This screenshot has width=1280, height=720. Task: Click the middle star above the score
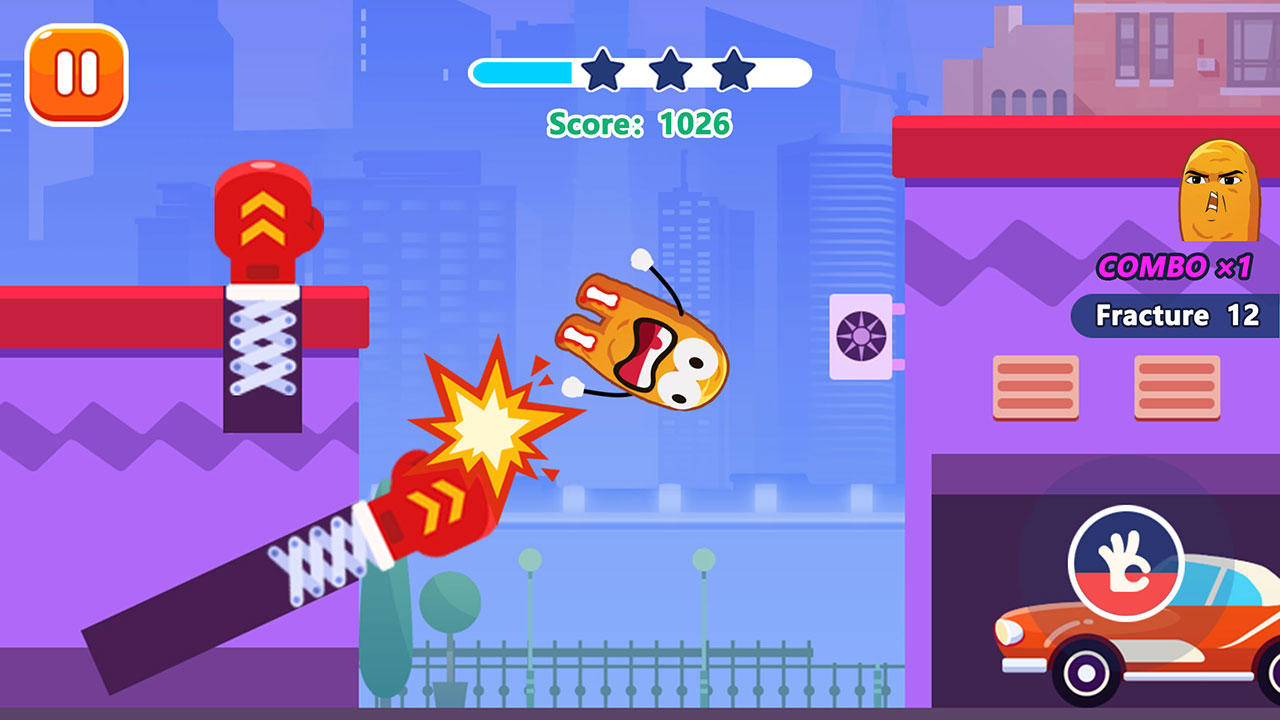(668, 71)
